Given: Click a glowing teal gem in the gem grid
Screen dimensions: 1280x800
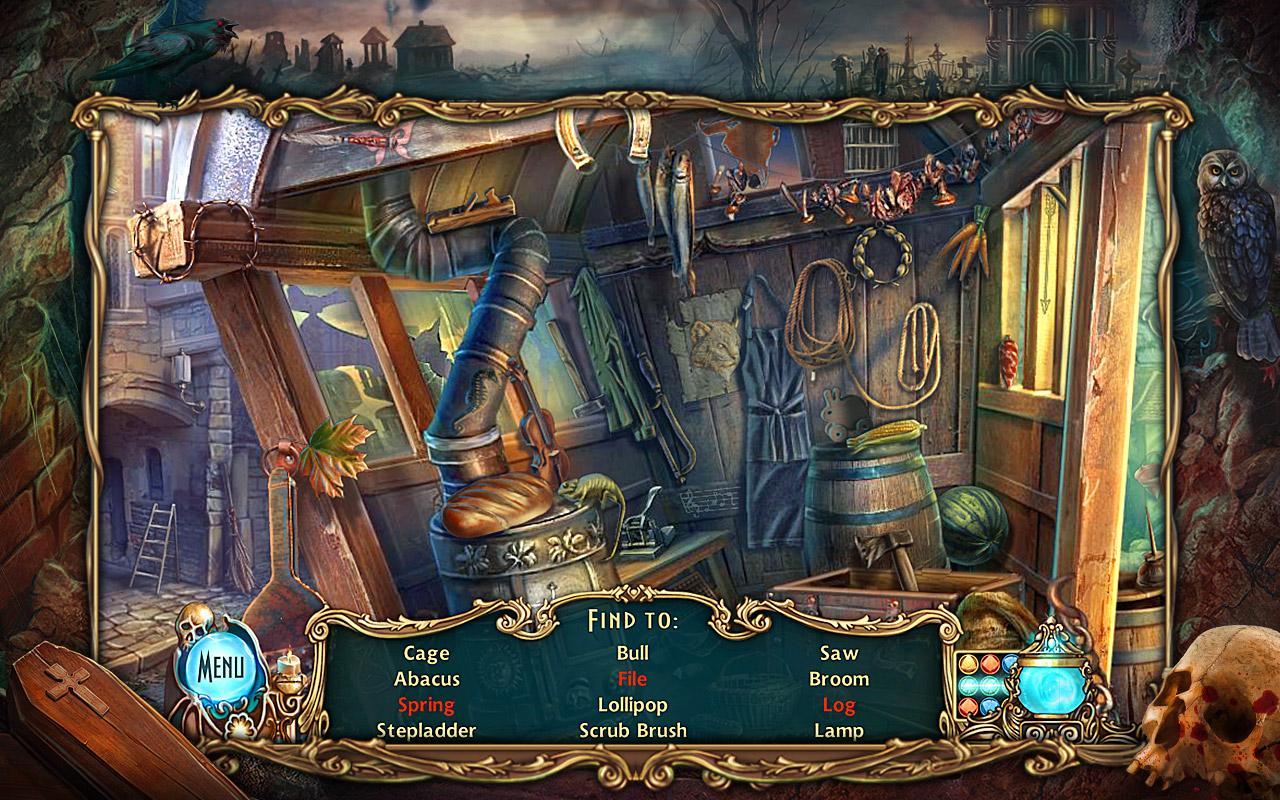Looking at the screenshot, I should point(970,686).
